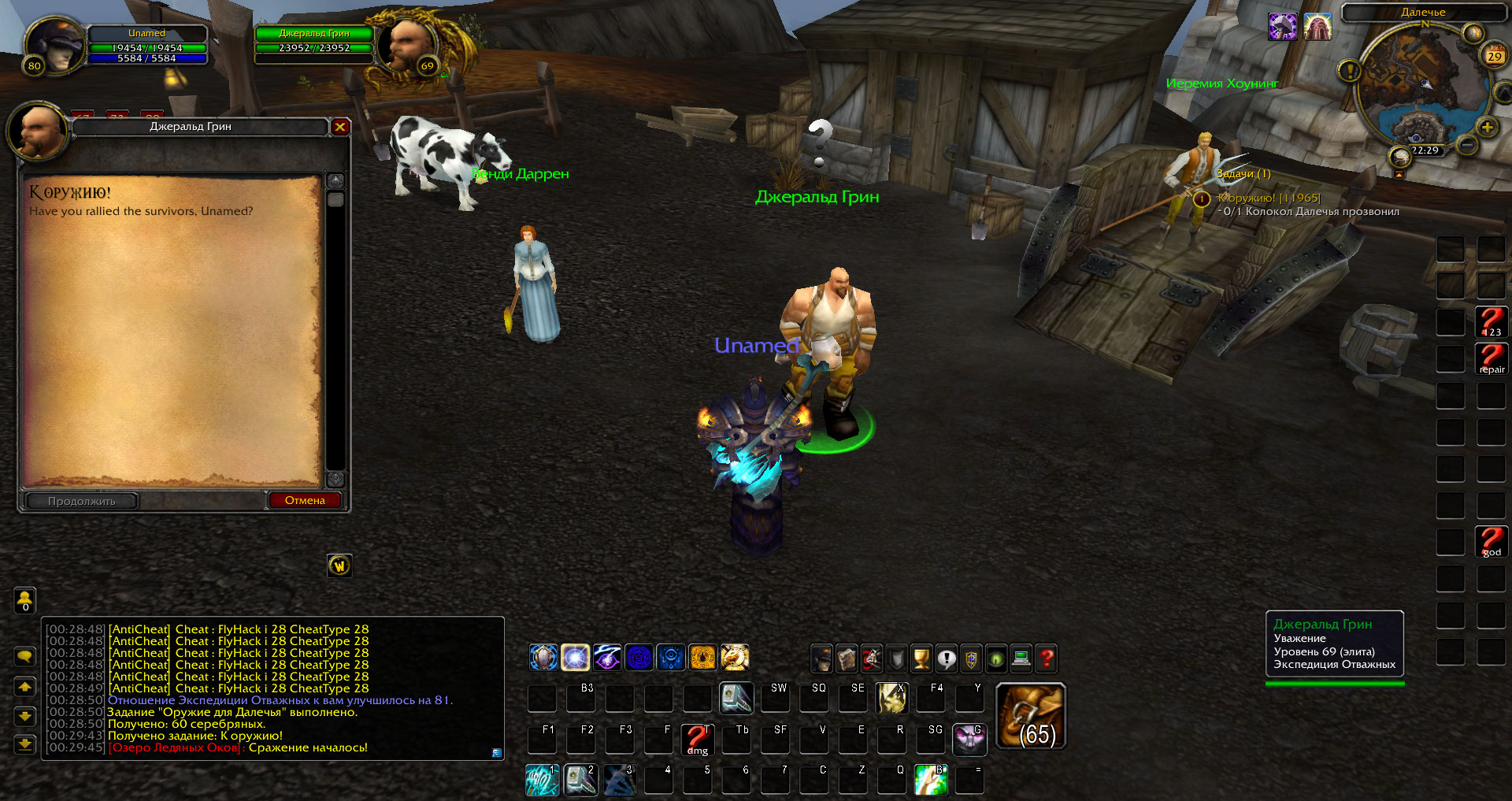Use the dmg macro button
This screenshot has width=1512, height=801.
point(697,740)
